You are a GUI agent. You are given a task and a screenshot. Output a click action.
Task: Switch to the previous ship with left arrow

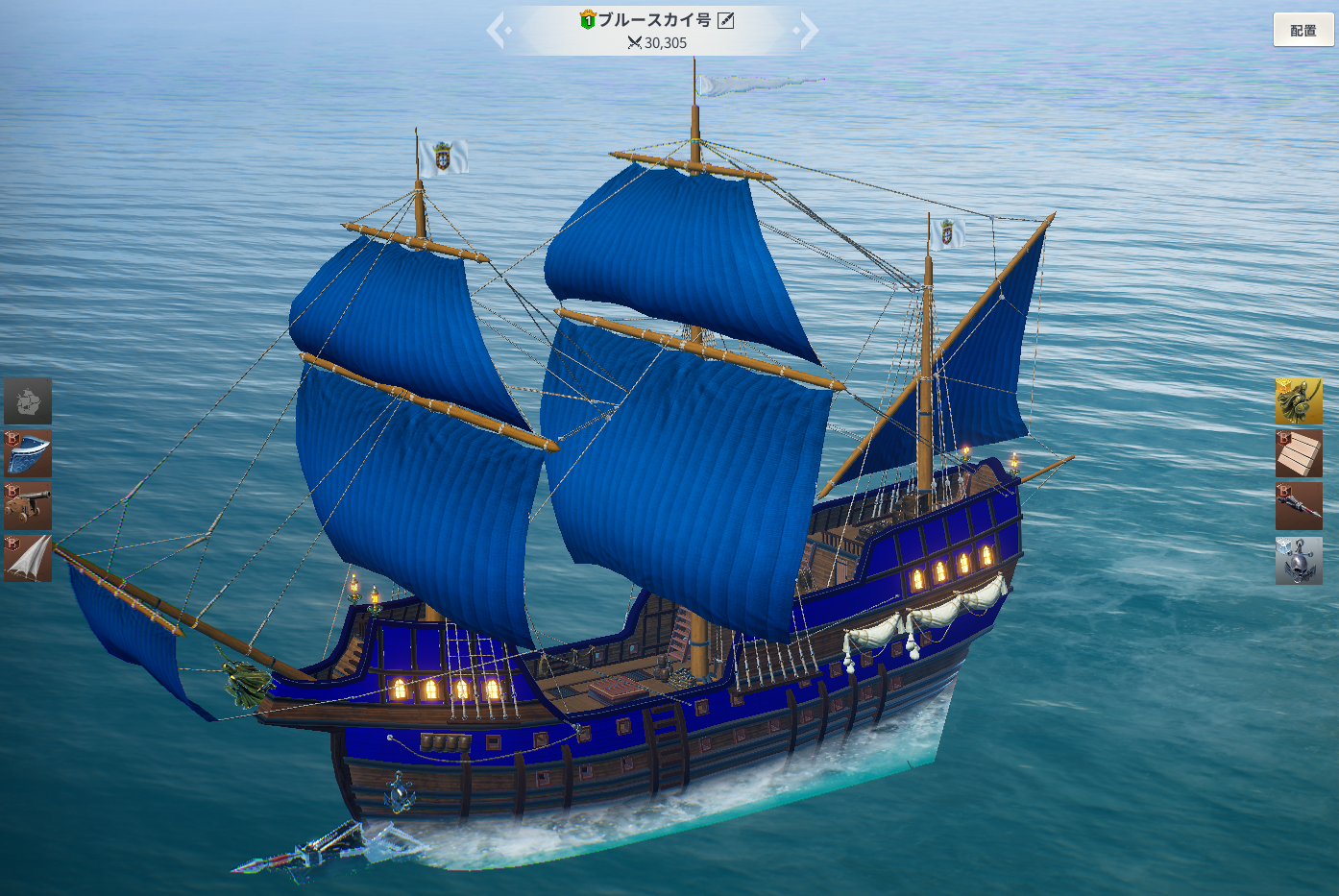coord(497,30)
